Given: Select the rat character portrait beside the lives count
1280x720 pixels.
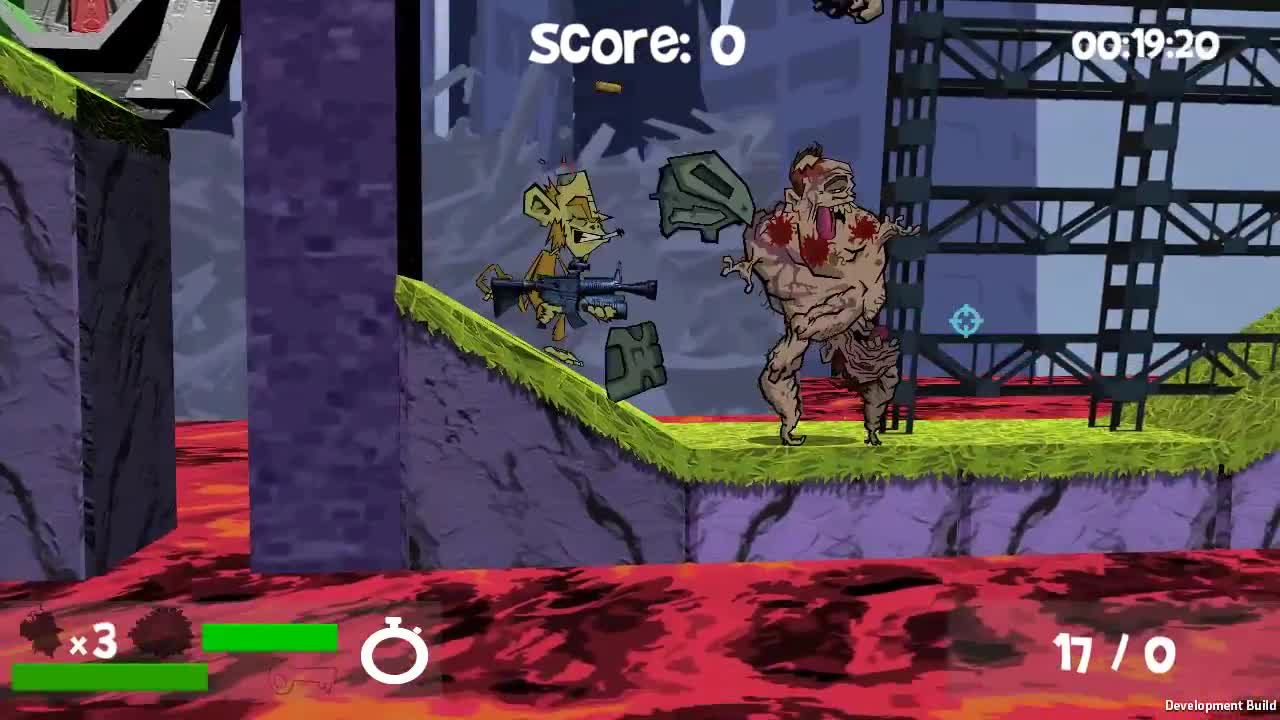Looking at the screenshot, I should (40, 633).
